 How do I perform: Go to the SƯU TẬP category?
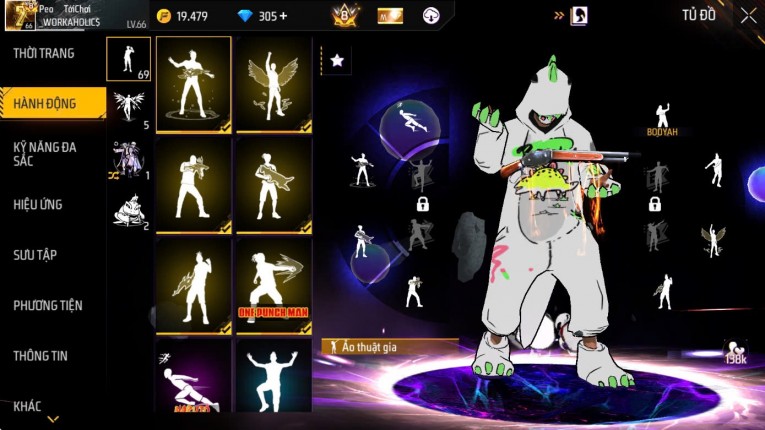click(35, 255)
